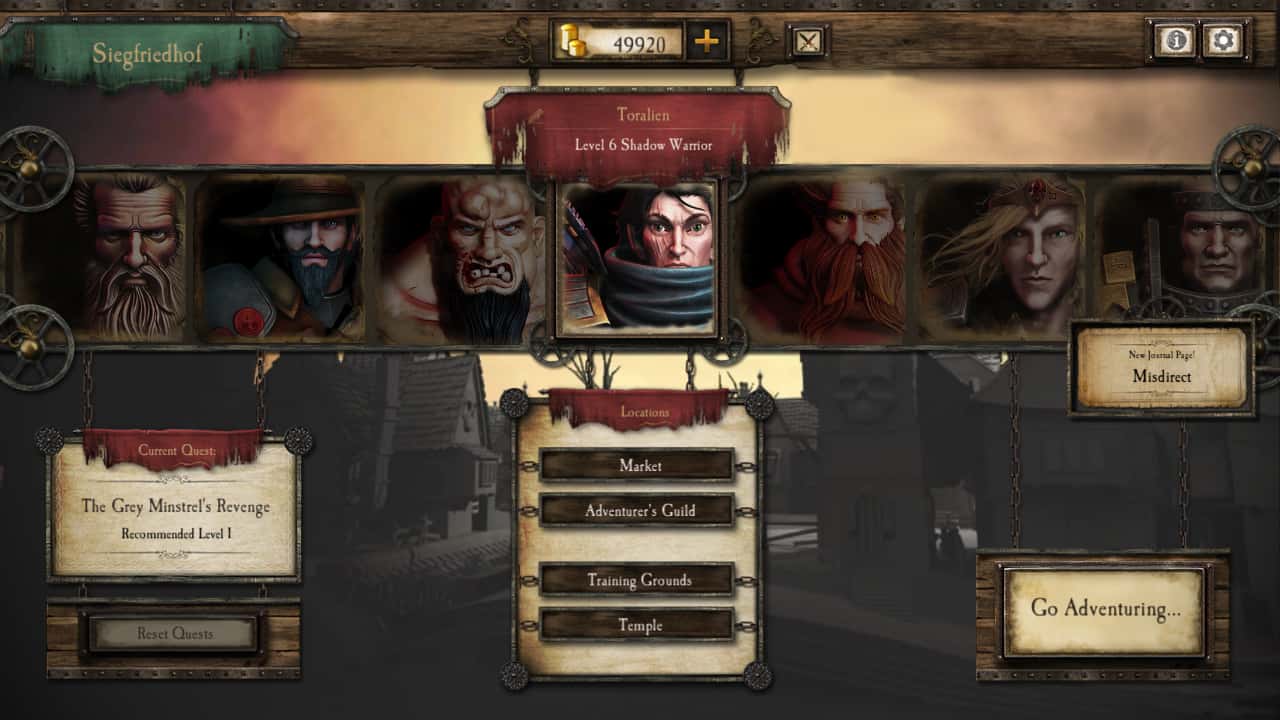This screenshot has height=720, width=1280.
Task: Select Toralien's highlighted portrait
Action: (x=639, y=256)
